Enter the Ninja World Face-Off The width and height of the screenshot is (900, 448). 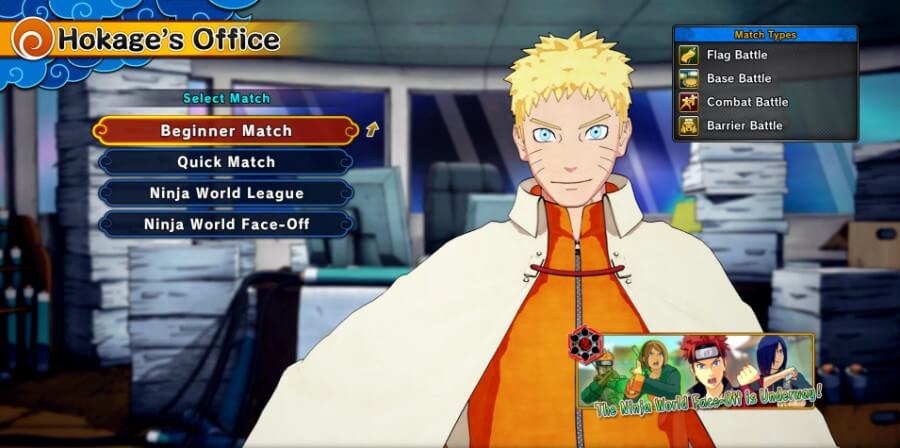click(x=226, y=224)
